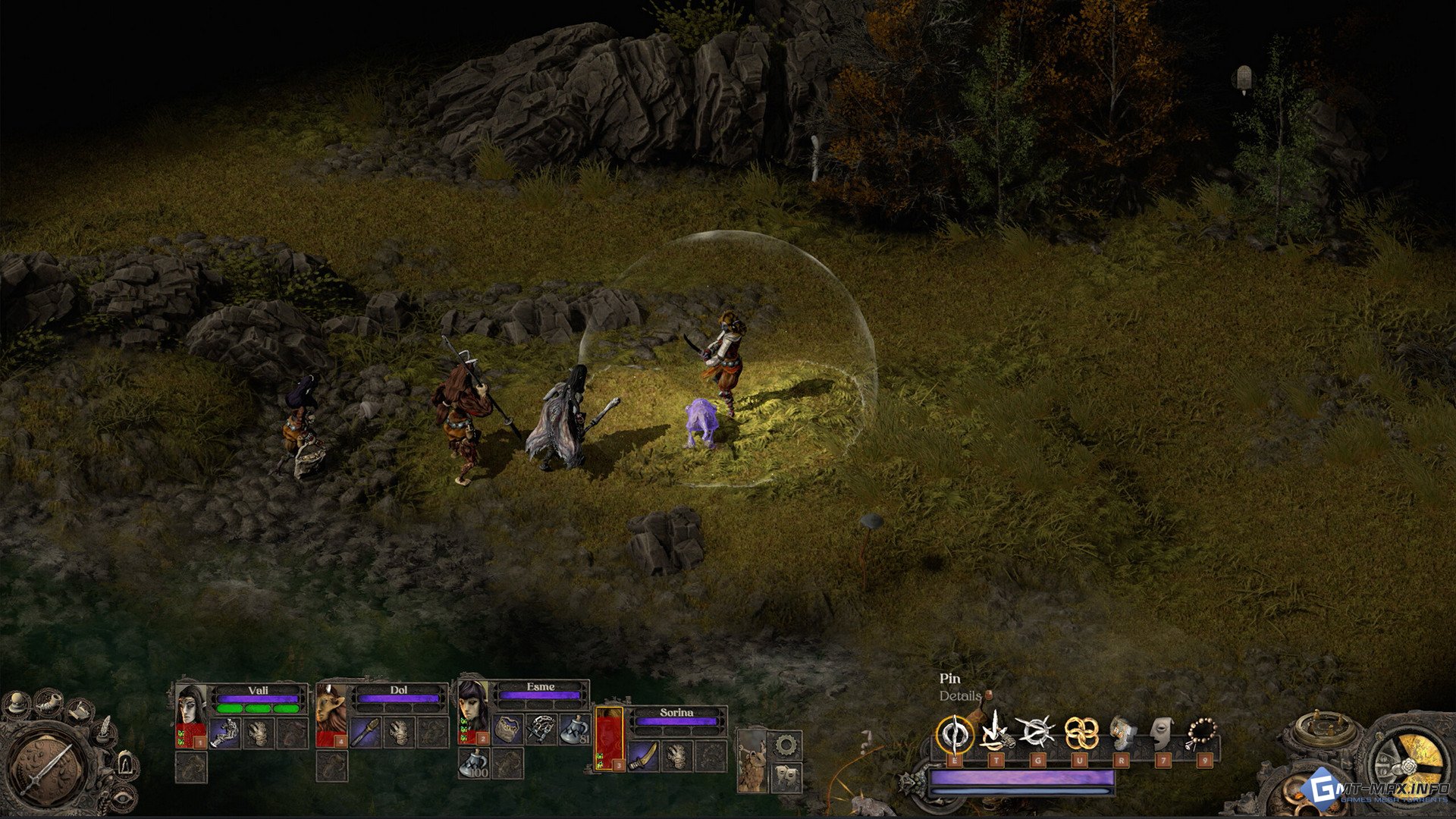Use the prayer beads ability
The width and height of the screenshot is (1456, 819).
(x=1202, y=733)
